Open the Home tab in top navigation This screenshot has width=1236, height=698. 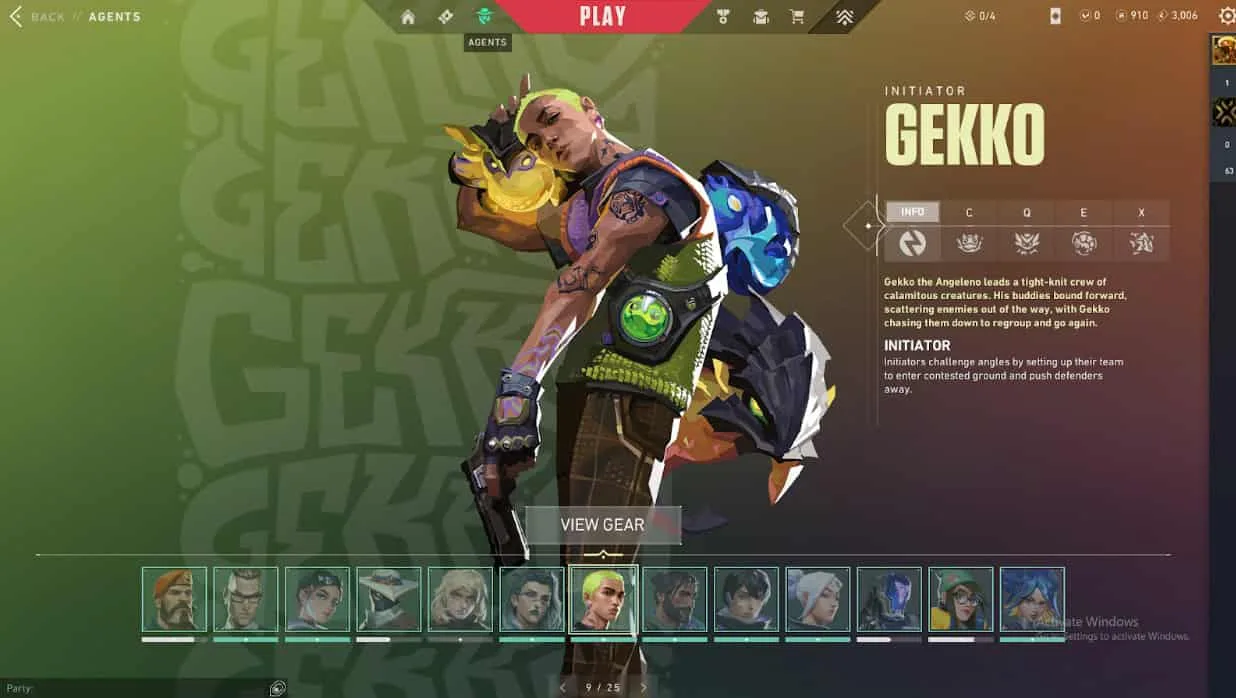pos(408,16)
